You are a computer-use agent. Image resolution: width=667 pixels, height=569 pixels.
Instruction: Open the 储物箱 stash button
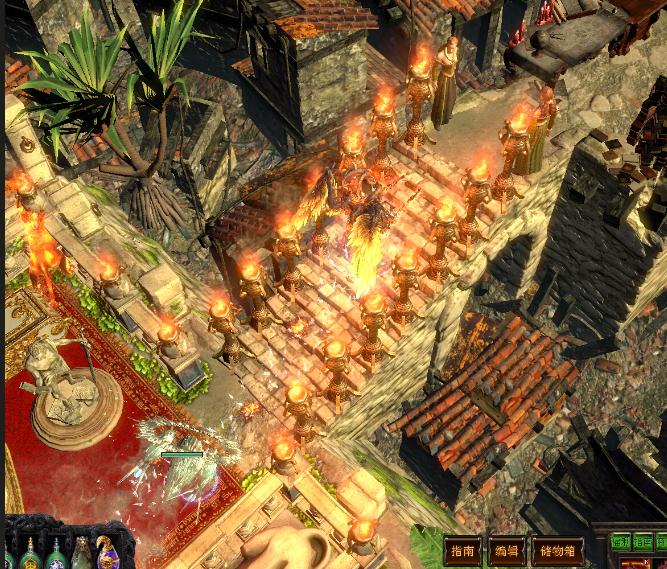coord(558,551)
